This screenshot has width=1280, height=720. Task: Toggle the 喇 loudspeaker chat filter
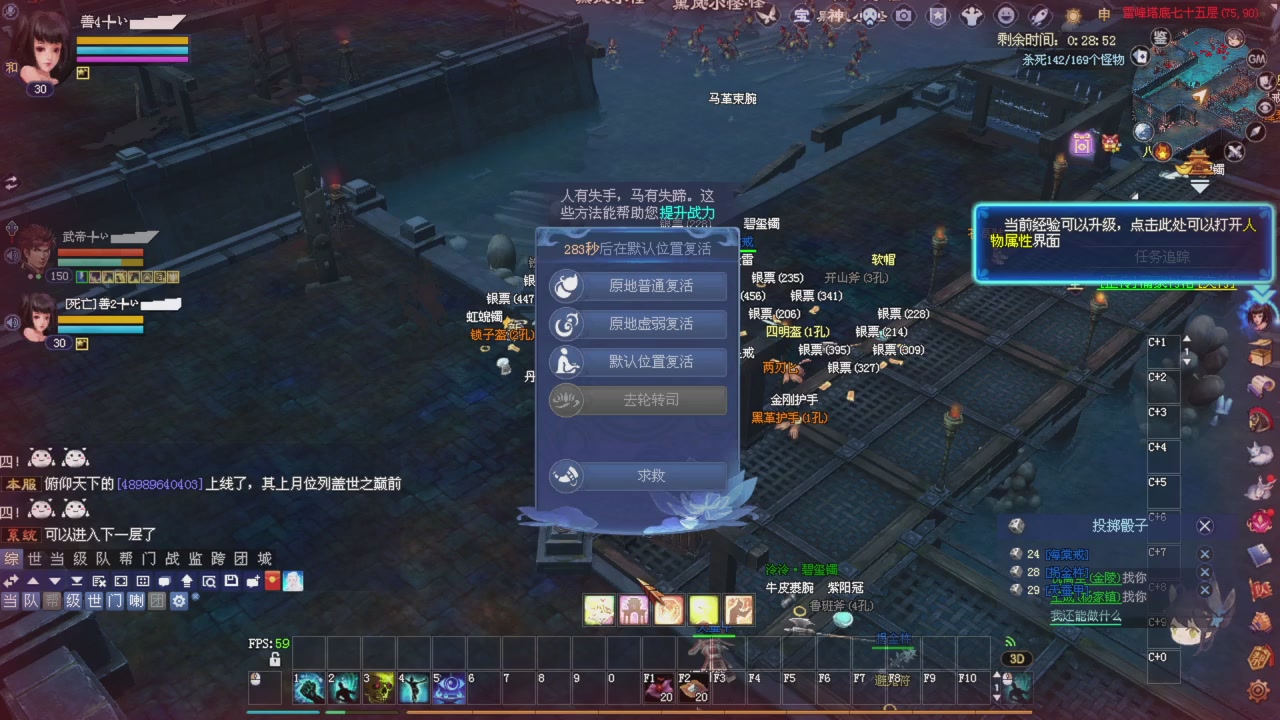pos(135,600)
